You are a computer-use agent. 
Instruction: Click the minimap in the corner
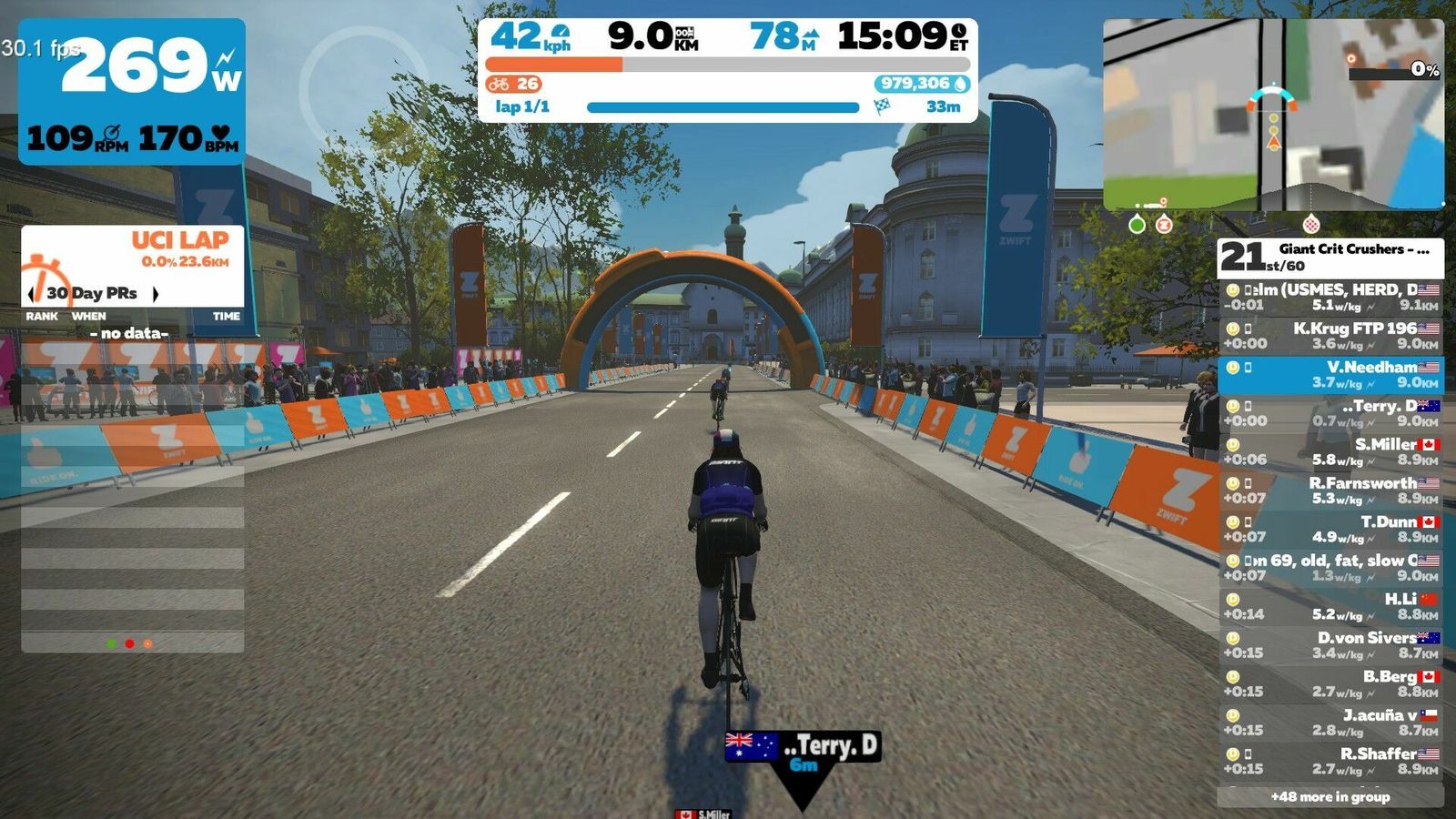pyautogui.click(x=1272, y=115)
